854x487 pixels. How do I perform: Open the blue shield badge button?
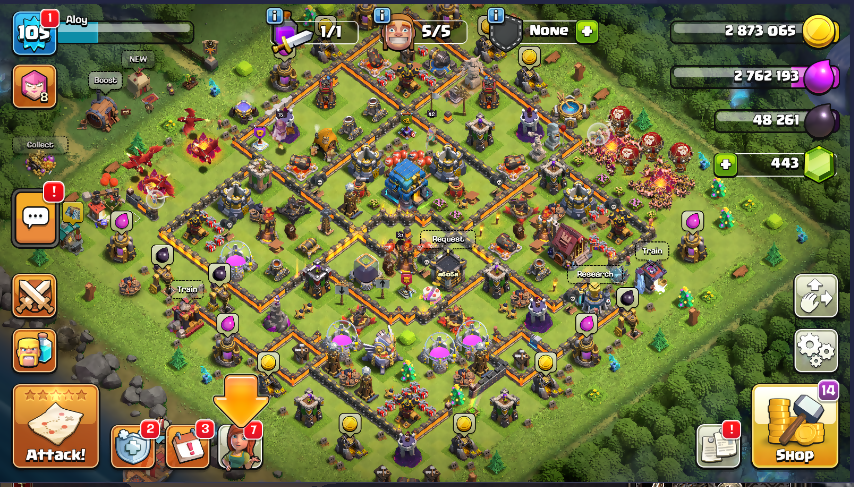click(132, 446)
